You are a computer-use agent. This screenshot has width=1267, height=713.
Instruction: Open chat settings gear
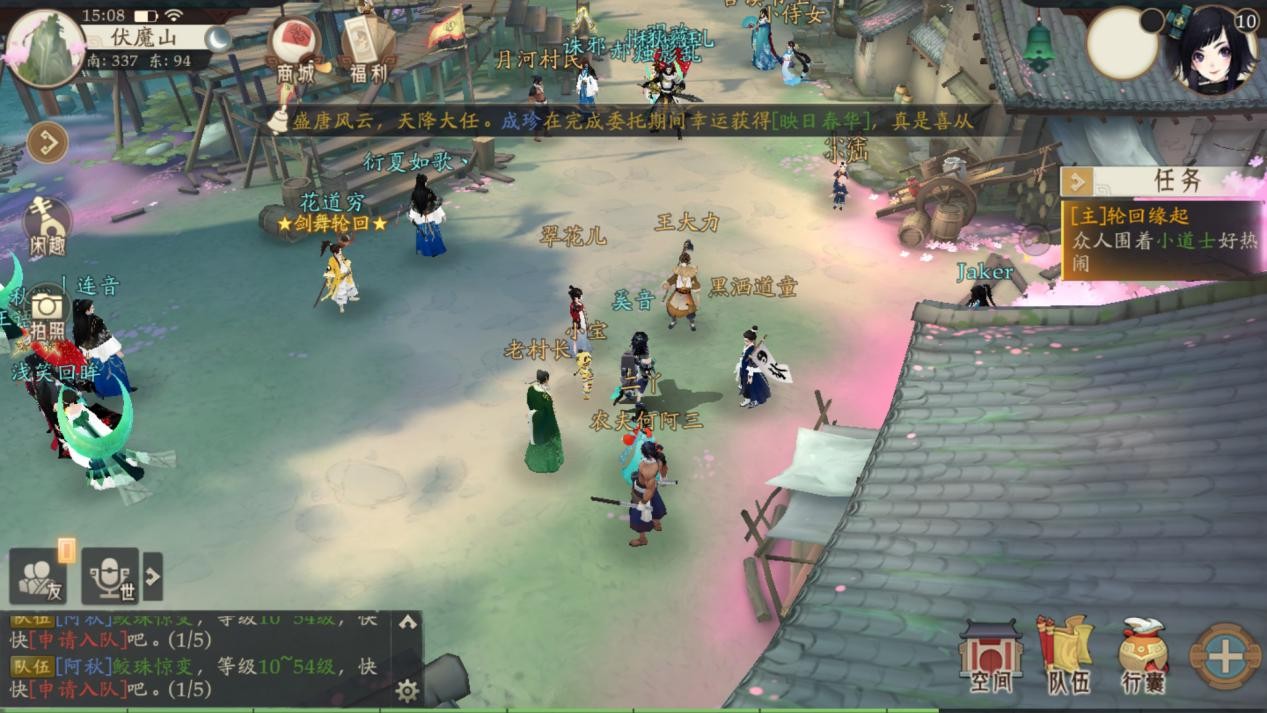pos(407,690)
